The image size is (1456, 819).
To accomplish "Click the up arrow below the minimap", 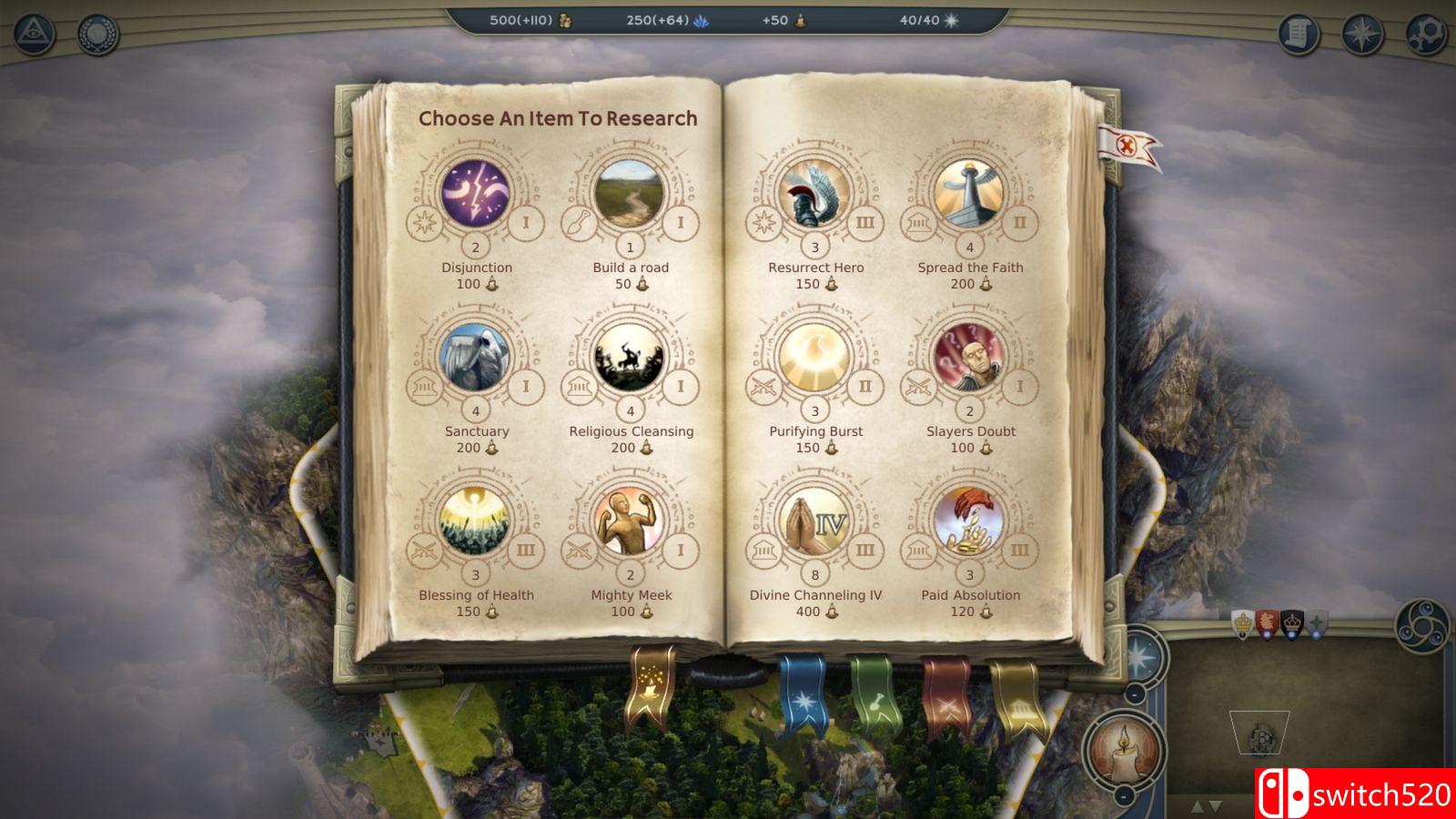I will [x=1198, y=806].
